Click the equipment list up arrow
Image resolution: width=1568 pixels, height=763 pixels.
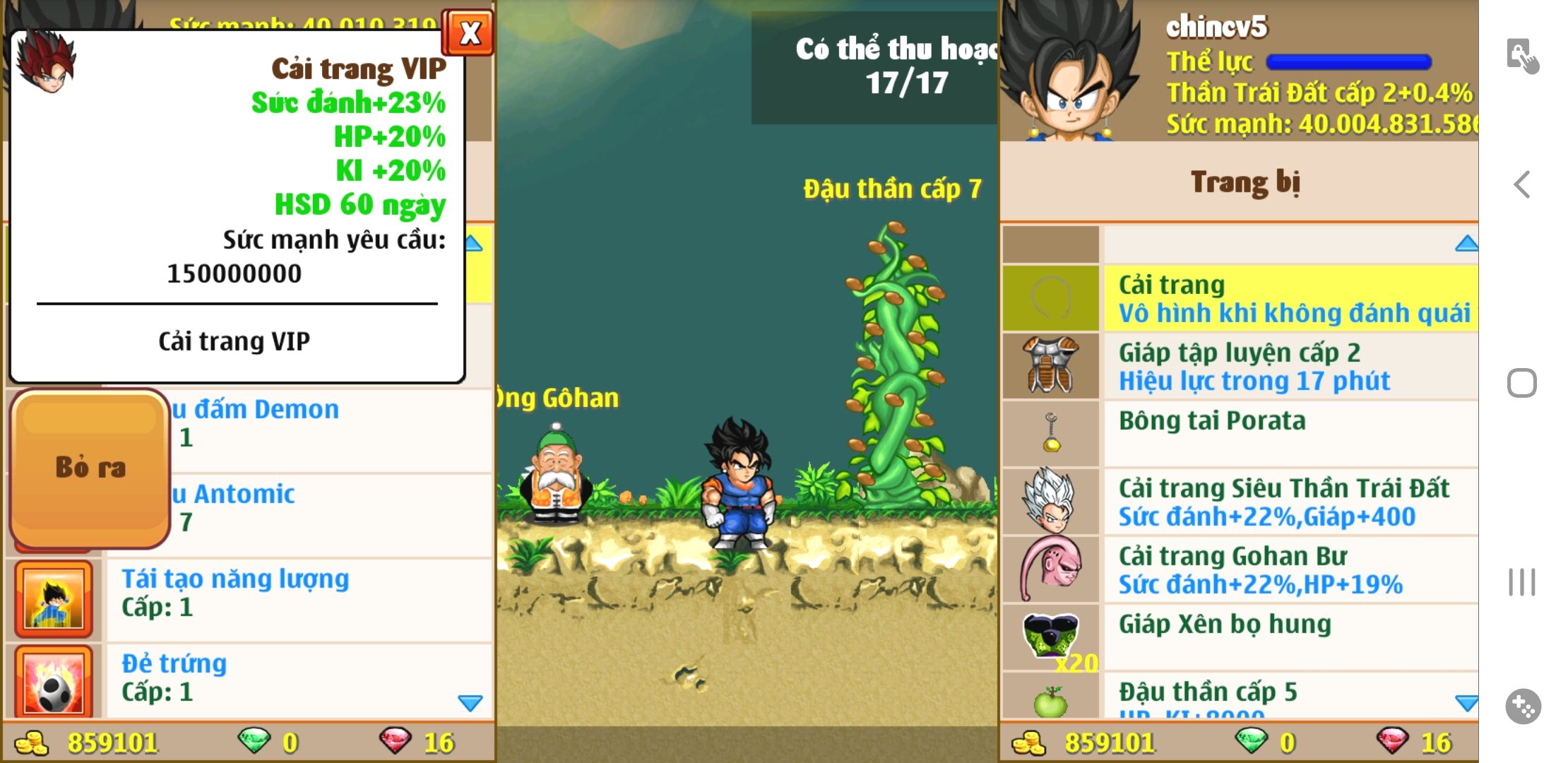click(1466, 244)
